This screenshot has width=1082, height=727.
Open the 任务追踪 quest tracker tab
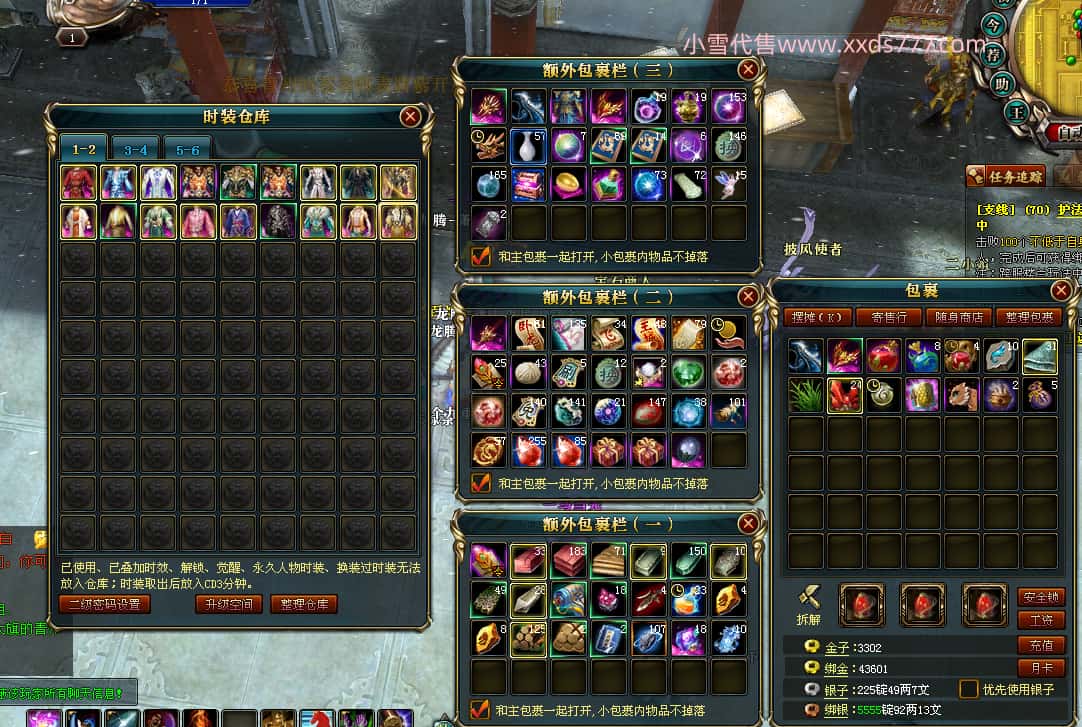[1006, 177]
